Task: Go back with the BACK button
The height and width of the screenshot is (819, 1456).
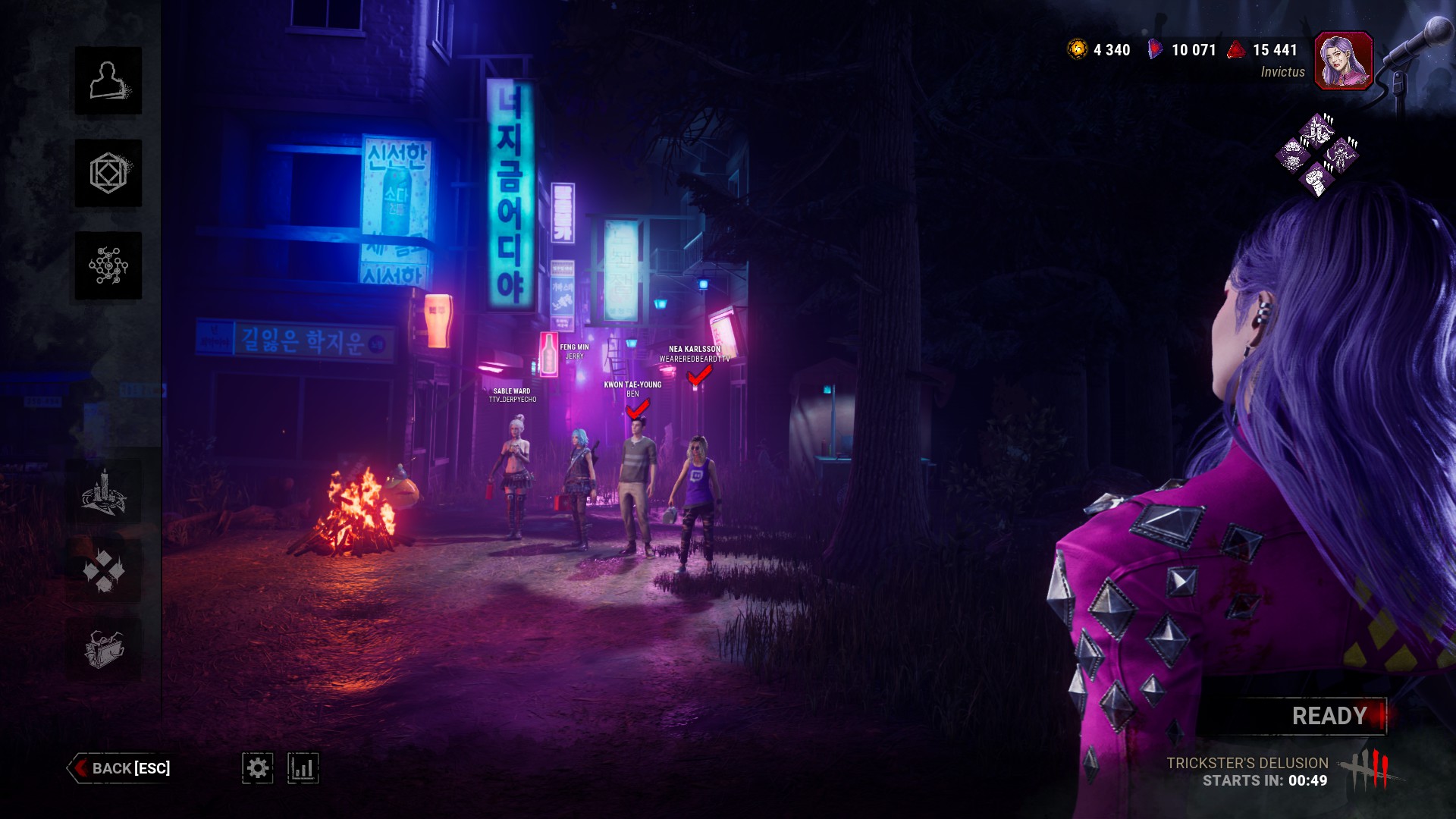Action: 121,768
